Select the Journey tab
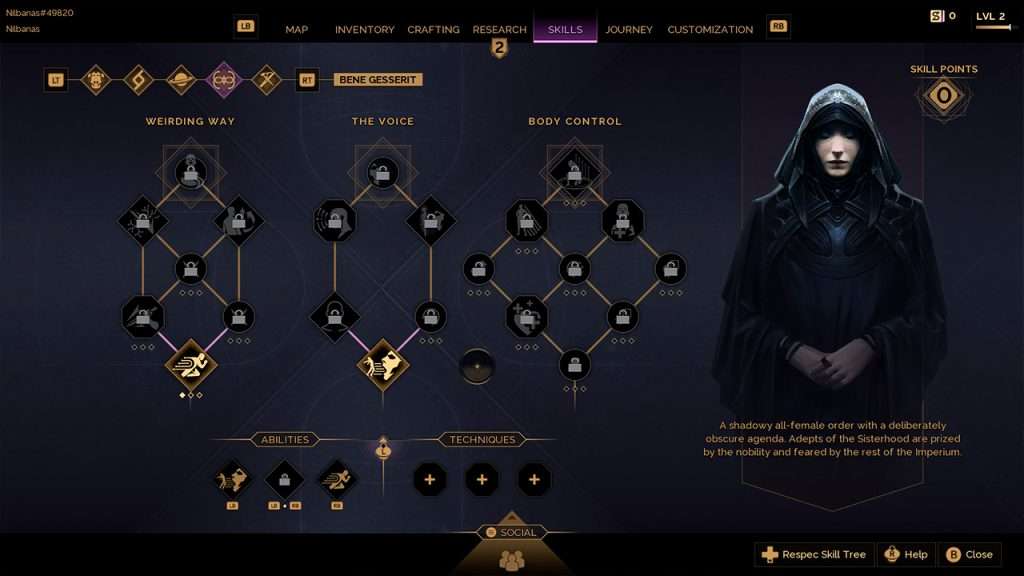The width and height of the screenshot is (1024, 576). (x=629, y=29)
